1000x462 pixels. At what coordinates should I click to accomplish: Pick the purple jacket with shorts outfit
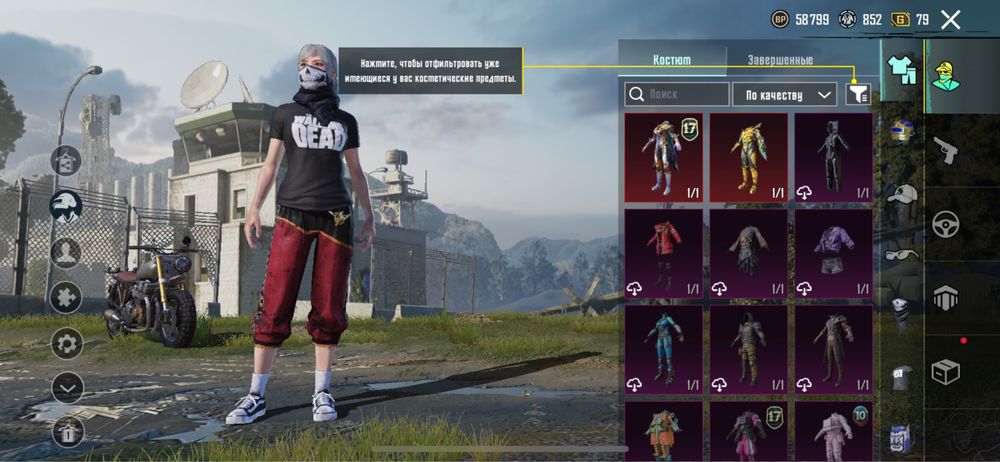click(834, 252)
